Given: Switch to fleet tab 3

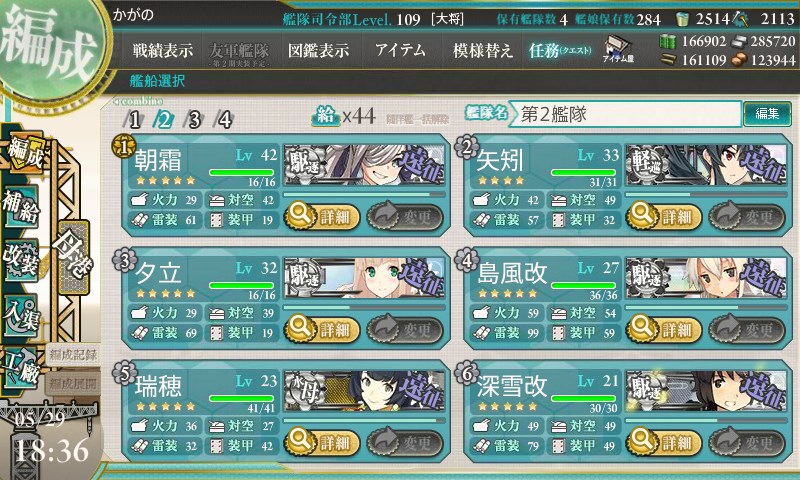Looking at the screenshot, I should pos(195,120).
